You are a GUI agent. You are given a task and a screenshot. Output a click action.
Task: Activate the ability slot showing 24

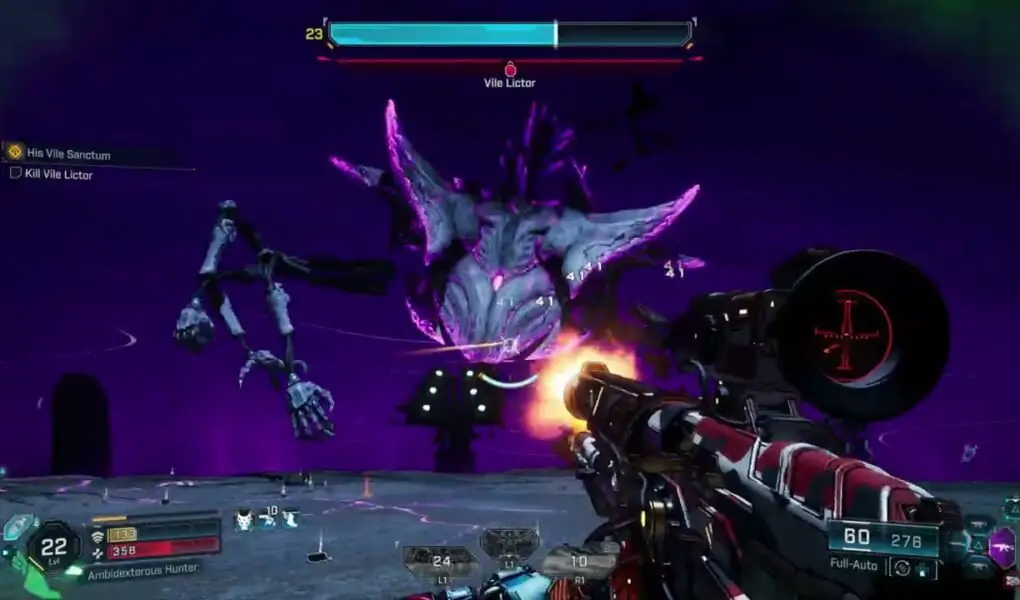coord(441,561)
